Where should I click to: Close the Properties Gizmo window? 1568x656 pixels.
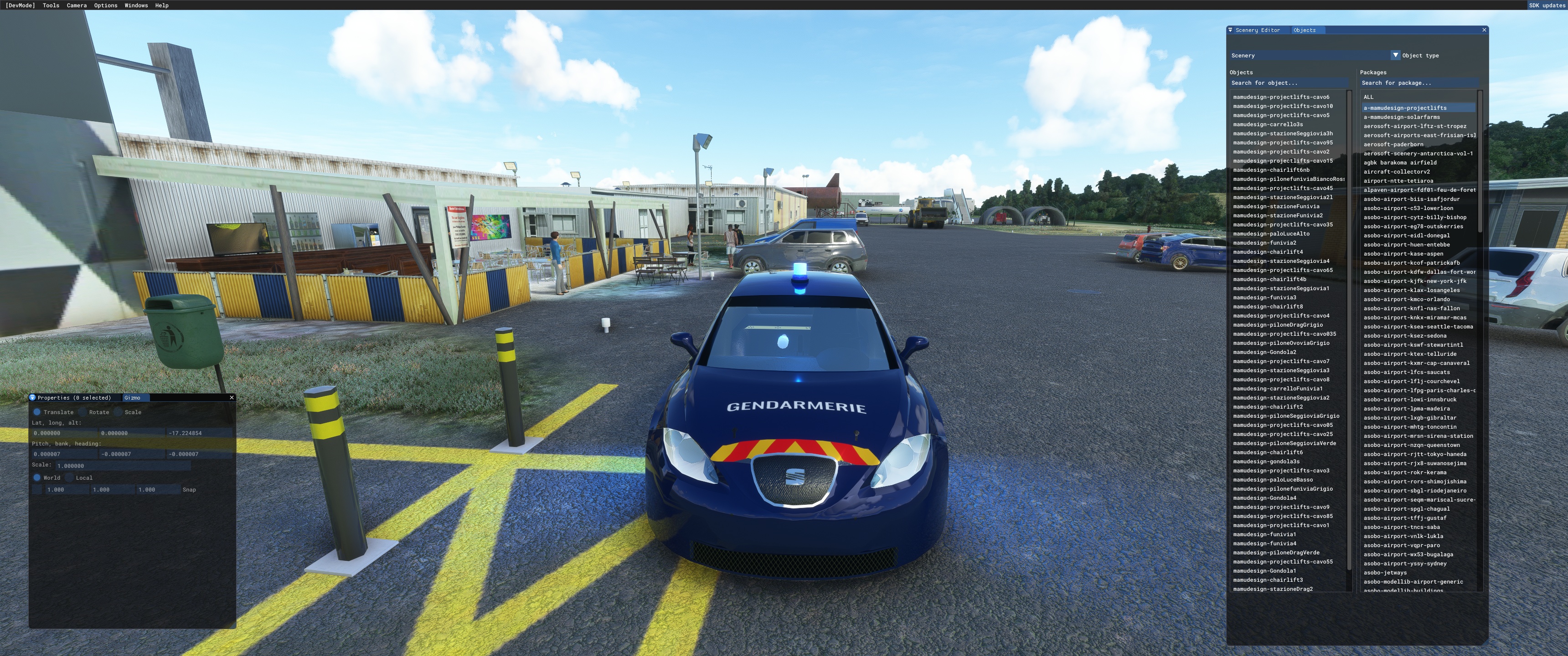231,398
